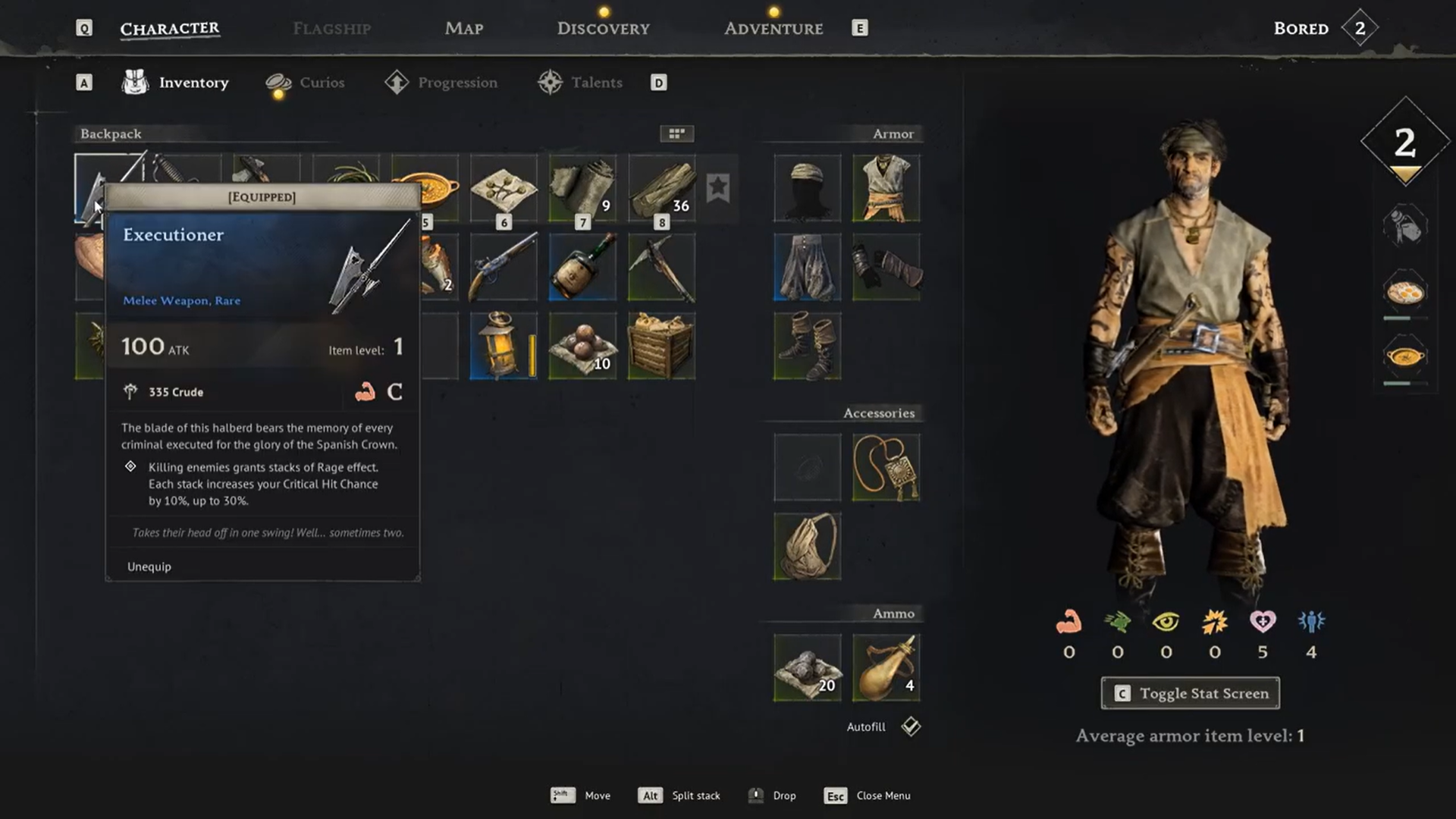Select the wooden crate item
Viewport: 1456px width, 819px height.
pyautogui.click(x=661, y=346)
